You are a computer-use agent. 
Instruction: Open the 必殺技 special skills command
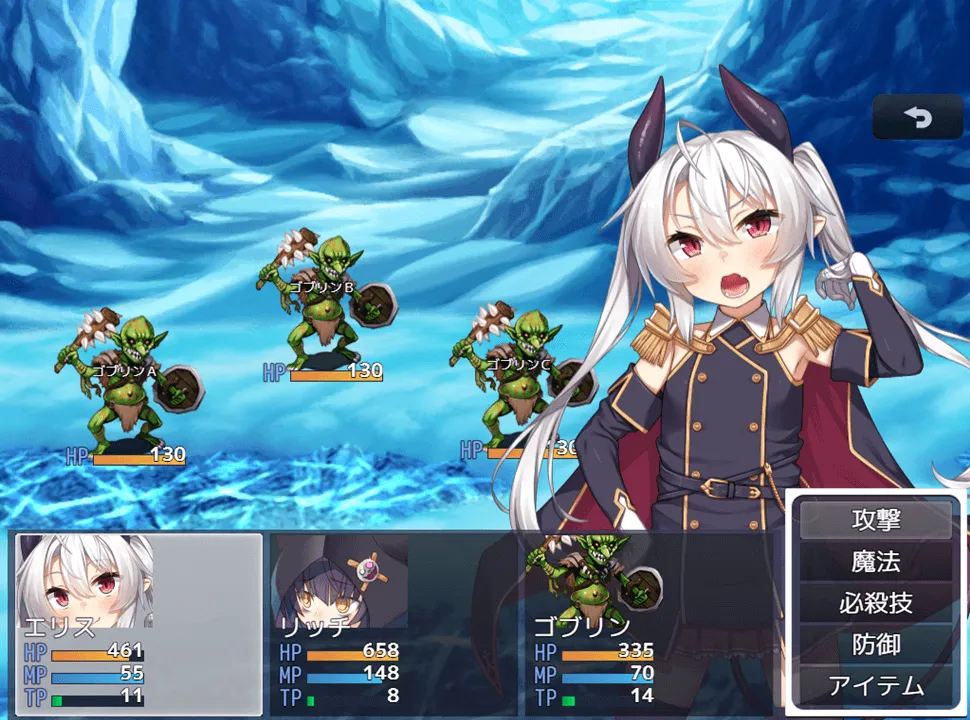876,603
